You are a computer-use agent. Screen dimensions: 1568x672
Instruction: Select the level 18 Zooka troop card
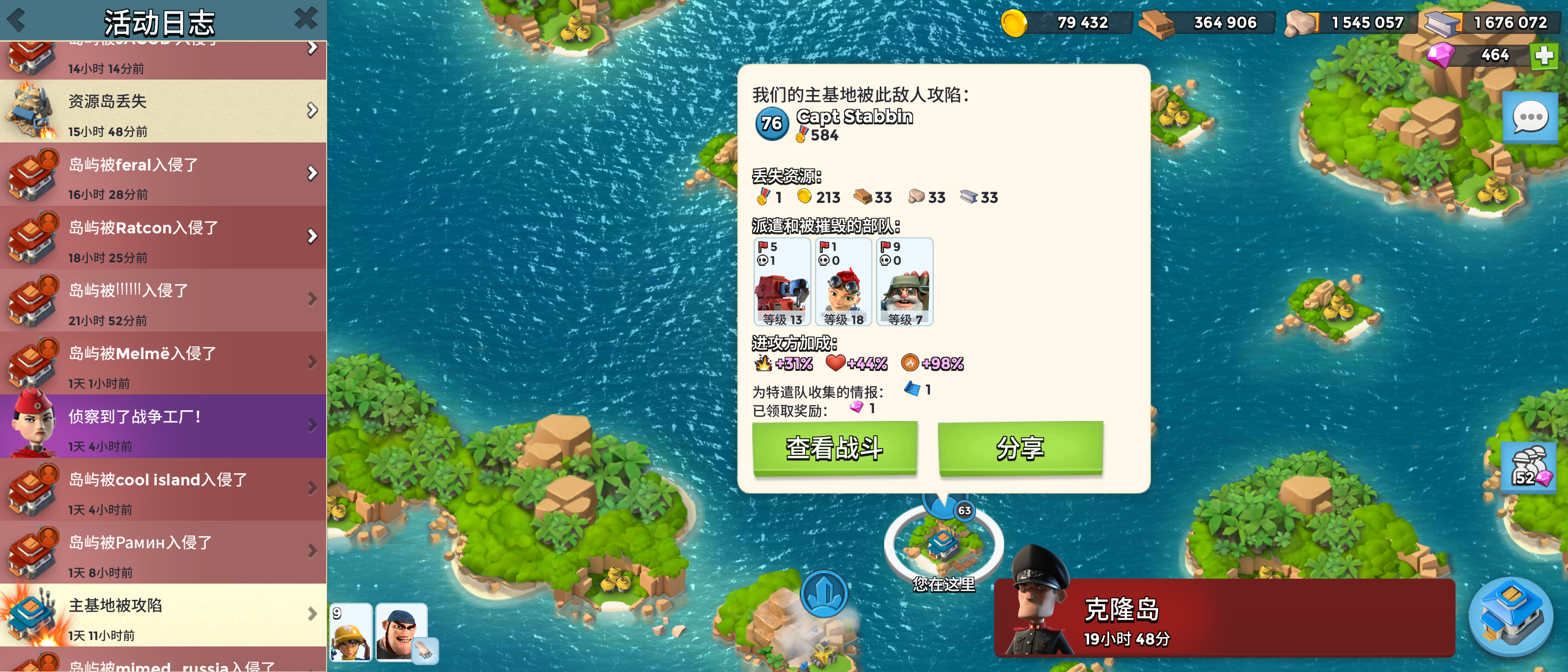point(843,283)
